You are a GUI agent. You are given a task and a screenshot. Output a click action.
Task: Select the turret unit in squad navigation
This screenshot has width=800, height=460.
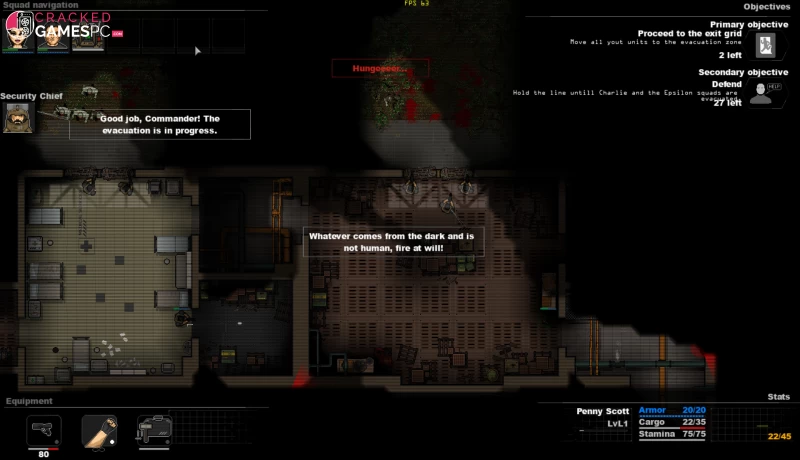87,37
